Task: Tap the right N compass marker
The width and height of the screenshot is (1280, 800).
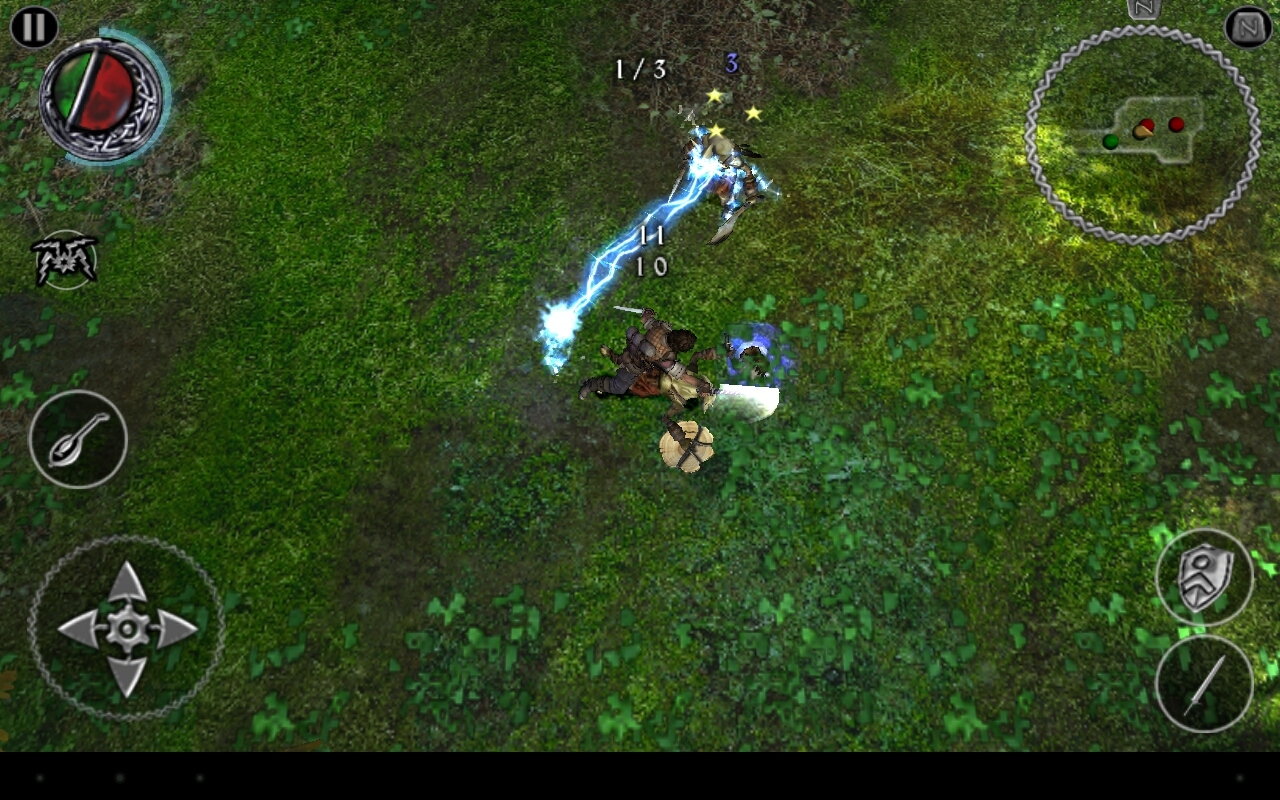Action: 1245,28
